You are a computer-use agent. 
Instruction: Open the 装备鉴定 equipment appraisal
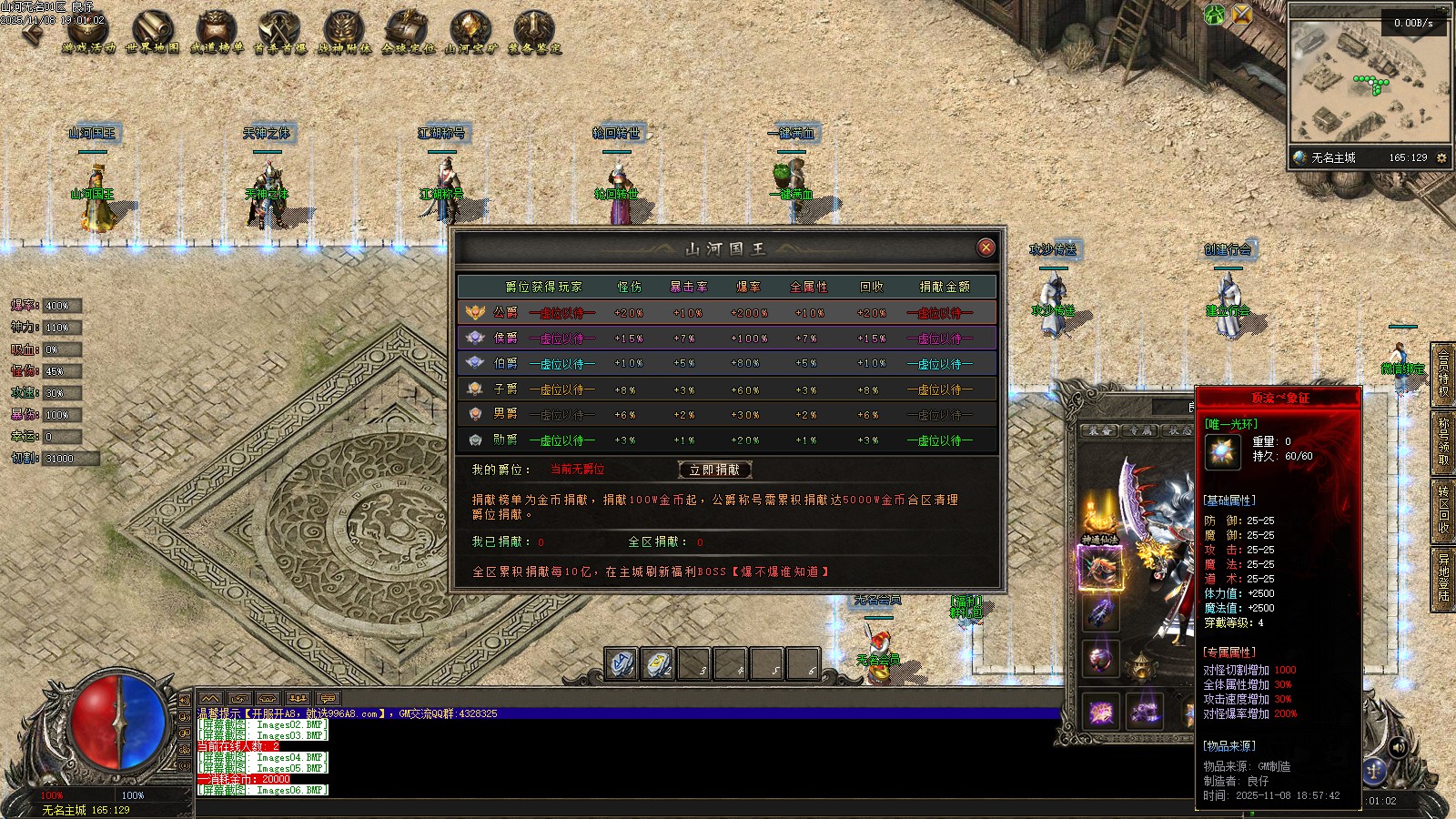click(534, 33)
